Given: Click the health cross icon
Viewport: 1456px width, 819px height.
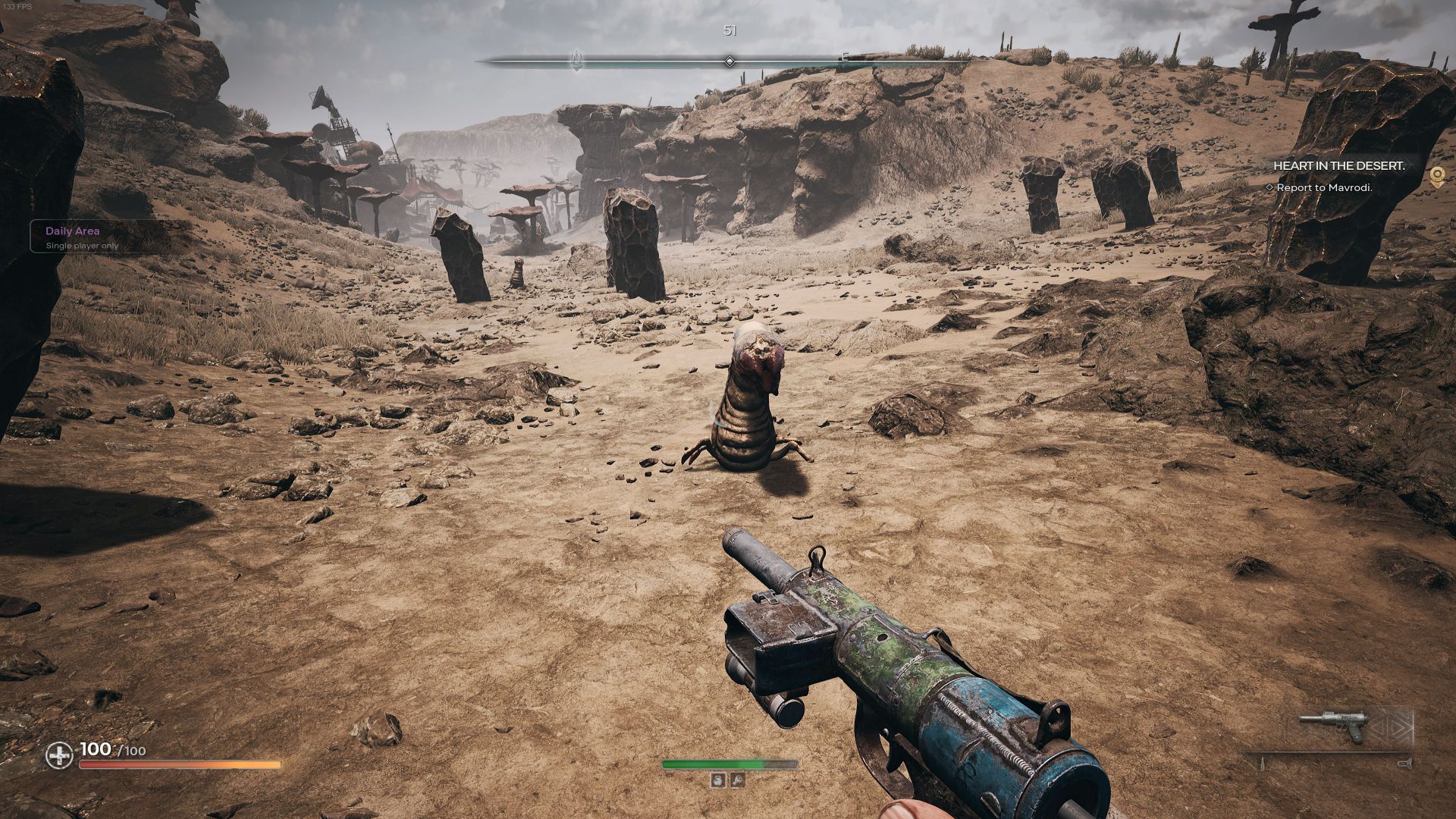Looking at the screenshot, I should 58,755.
